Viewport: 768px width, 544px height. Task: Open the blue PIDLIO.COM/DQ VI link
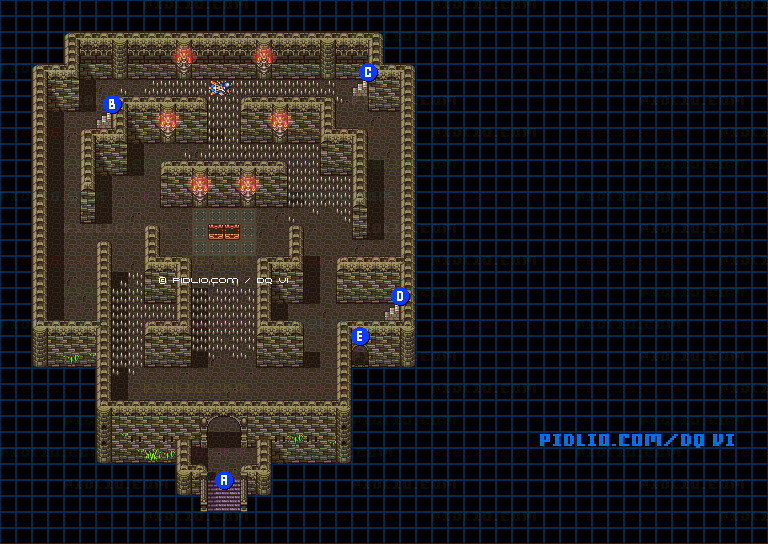(637, 440)
